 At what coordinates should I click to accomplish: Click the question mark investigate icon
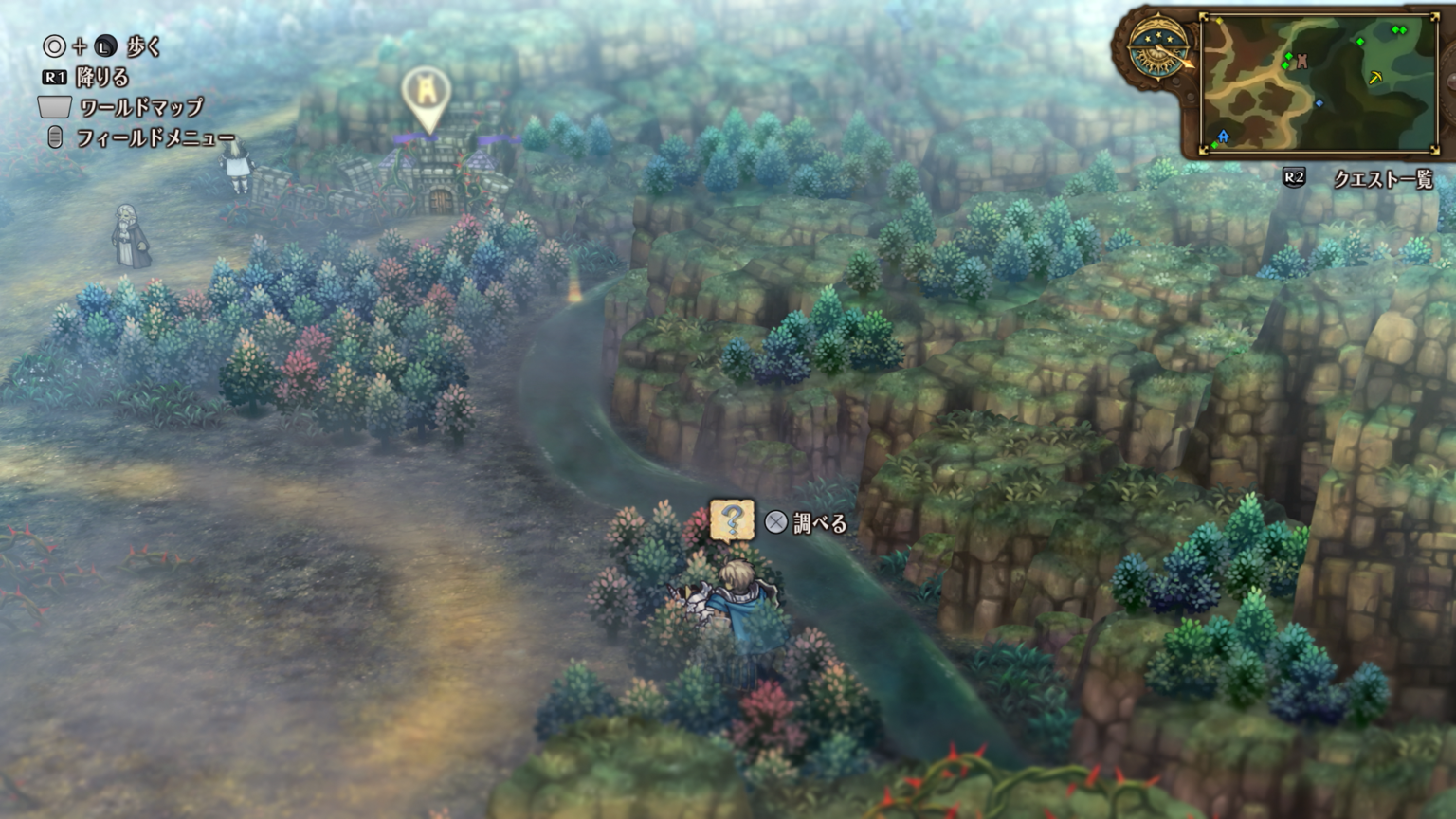pyautogui.click(x=732, y=520)
